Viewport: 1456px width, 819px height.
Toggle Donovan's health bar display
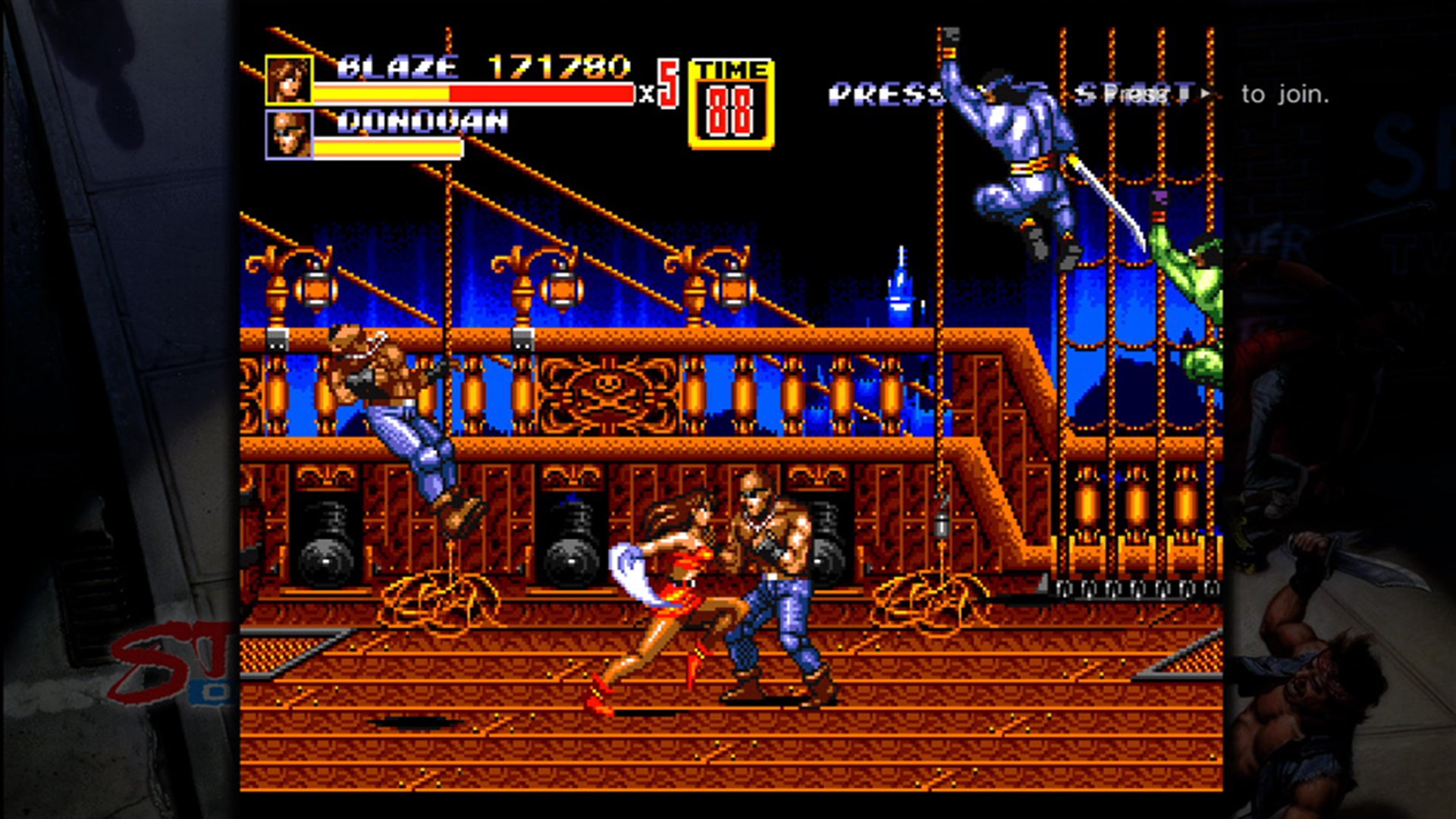[x=389, y=150]
